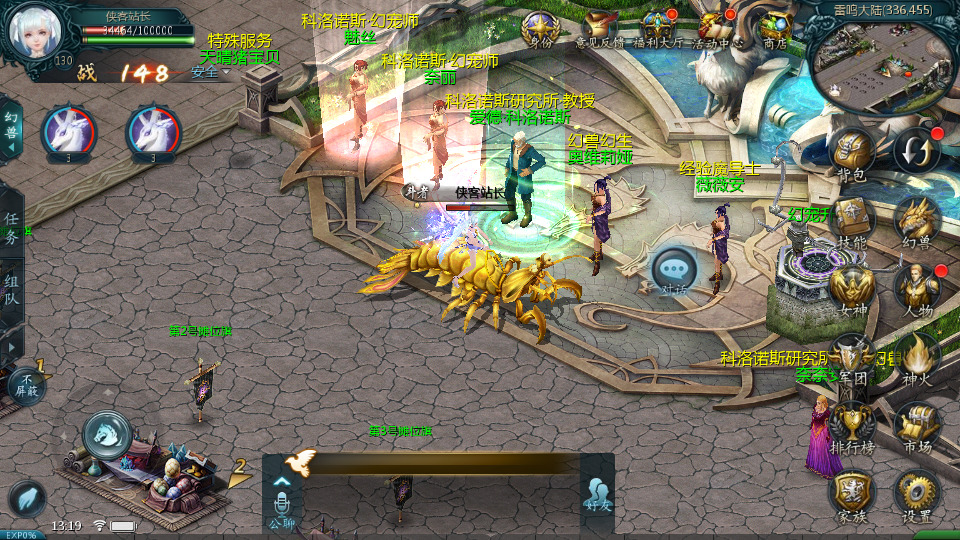This screenshot has height=540, width=960.
Task: Open the 人物 character sheet
Action: 917,288
